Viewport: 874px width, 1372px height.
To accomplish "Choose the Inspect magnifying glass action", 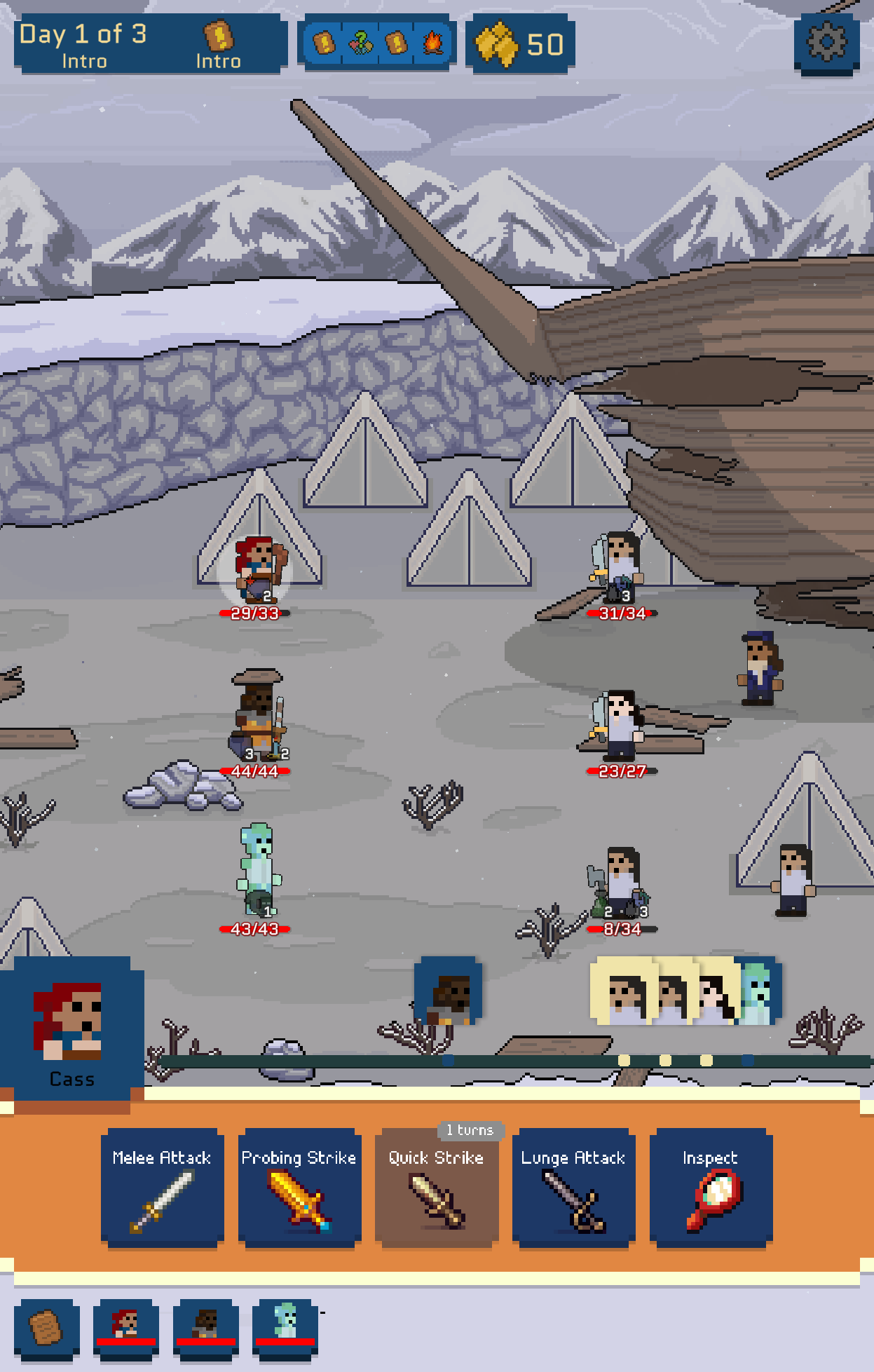I will [x=711, y=1188].
